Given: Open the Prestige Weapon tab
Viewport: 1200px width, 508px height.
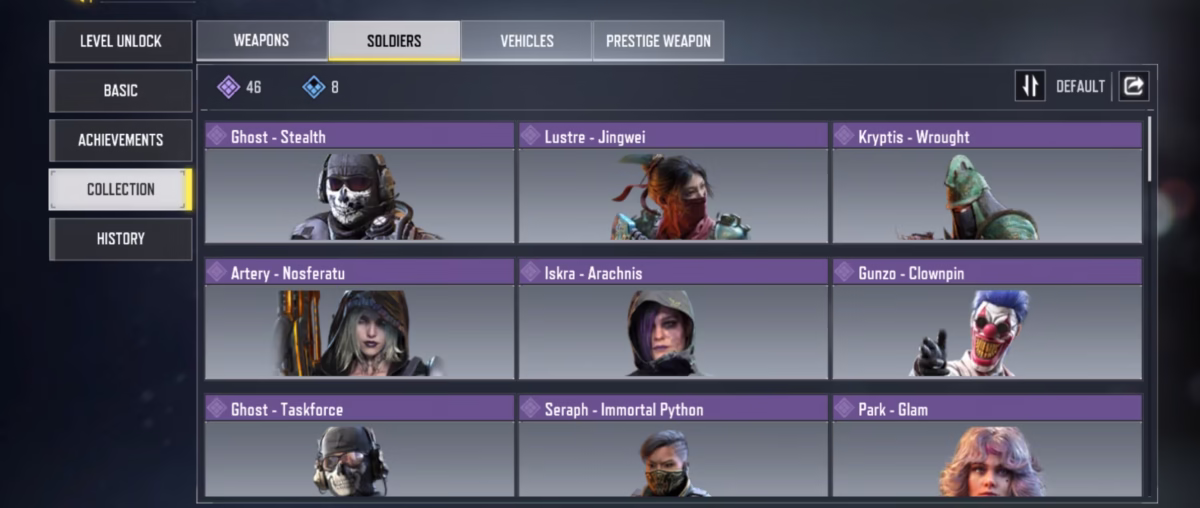Looking at the screenshot, I should coord(658,41).
